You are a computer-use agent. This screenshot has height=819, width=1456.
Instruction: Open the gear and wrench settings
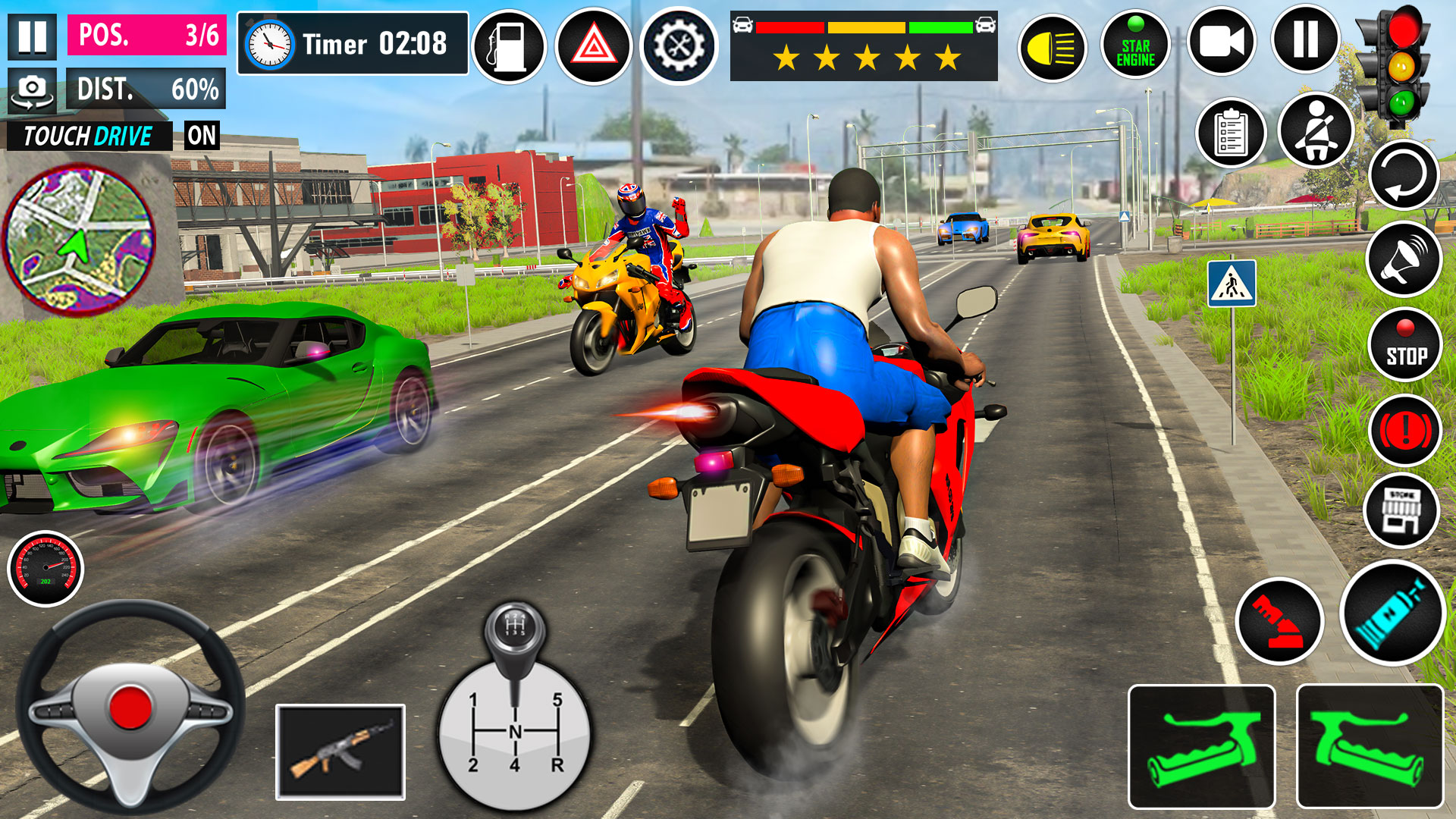pyautogui.click(x=678, y=46)
